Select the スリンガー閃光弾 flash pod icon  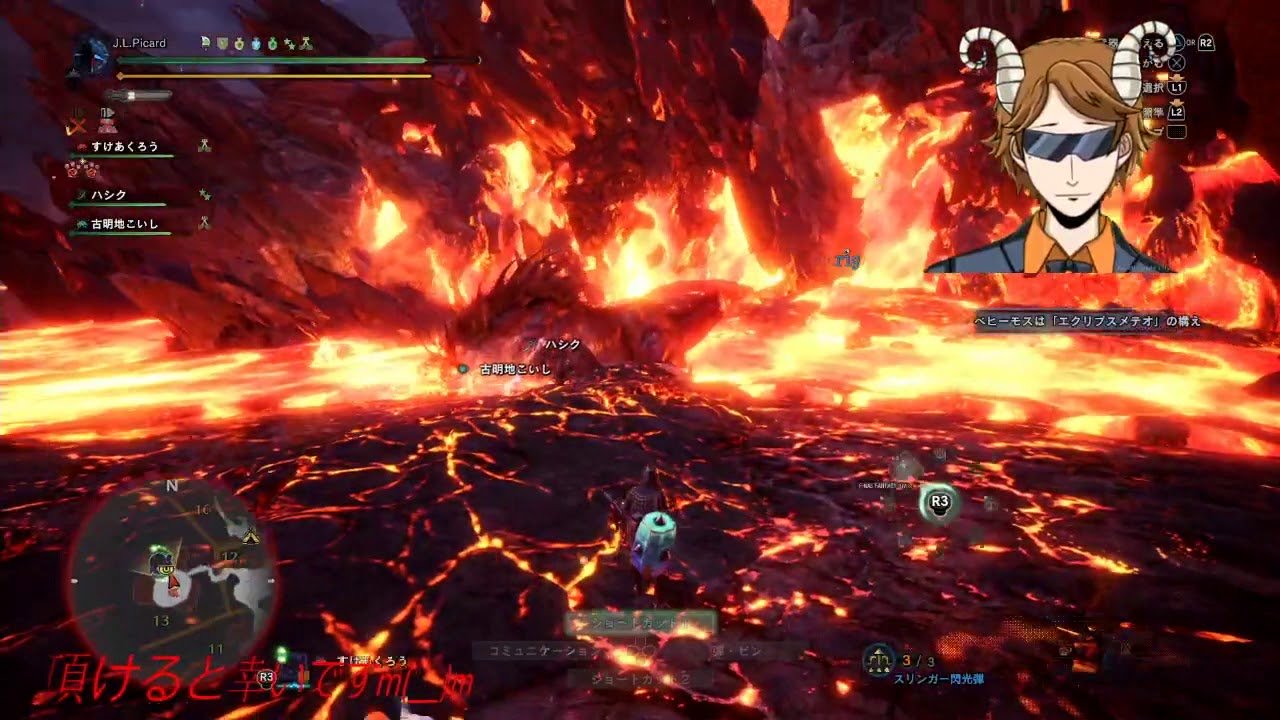(x=879, y=658)
